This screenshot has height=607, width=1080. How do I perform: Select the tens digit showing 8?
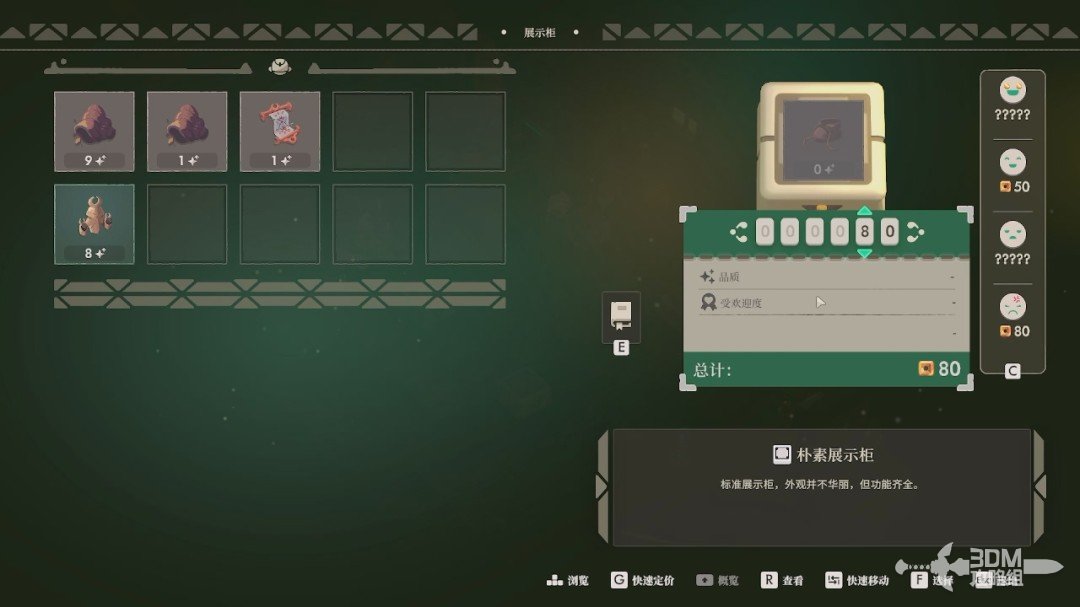(864, 233)
